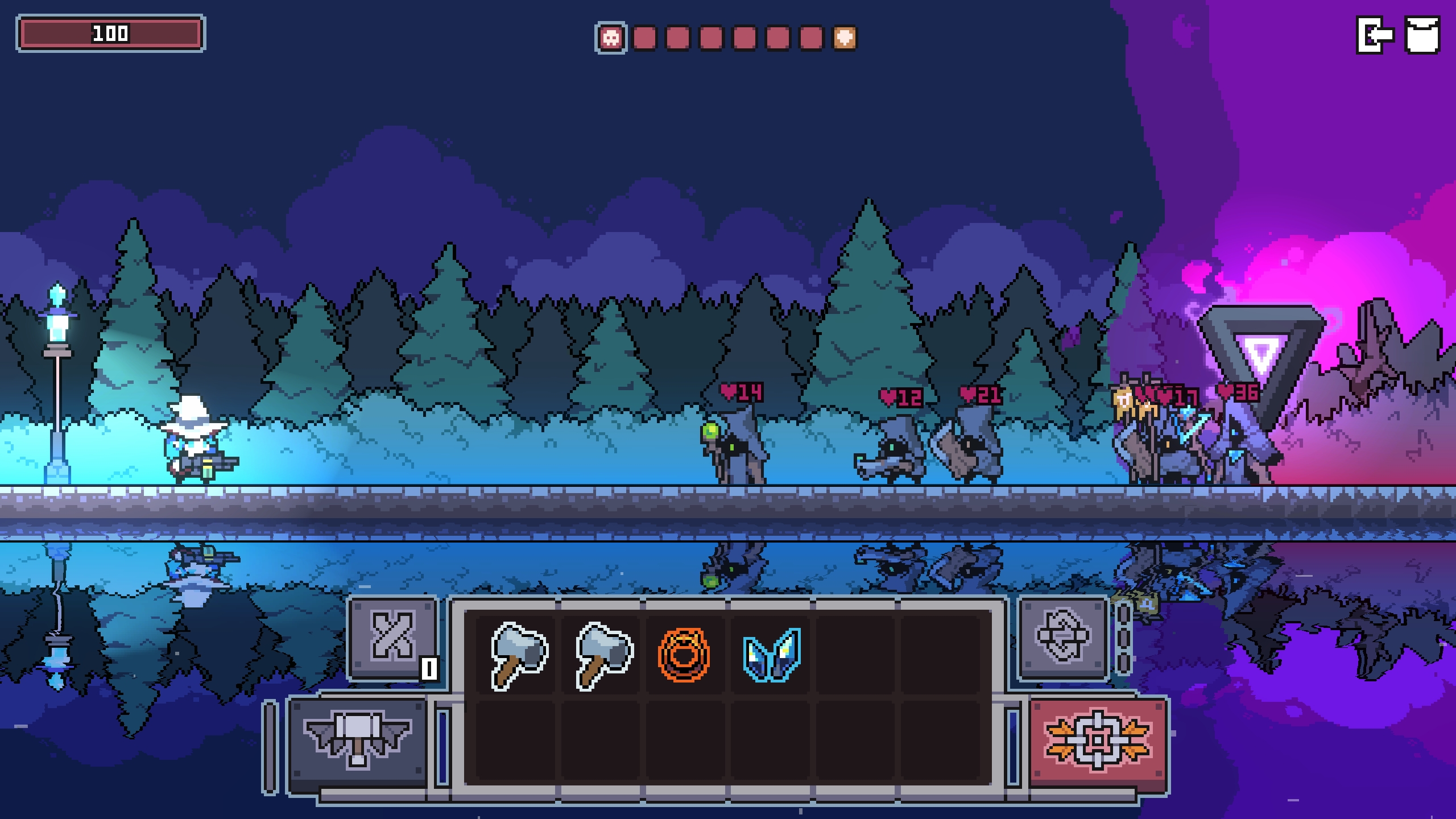Select the skull wave marker
Screen dimensions: 1456x819
click(x=611, y=38)
